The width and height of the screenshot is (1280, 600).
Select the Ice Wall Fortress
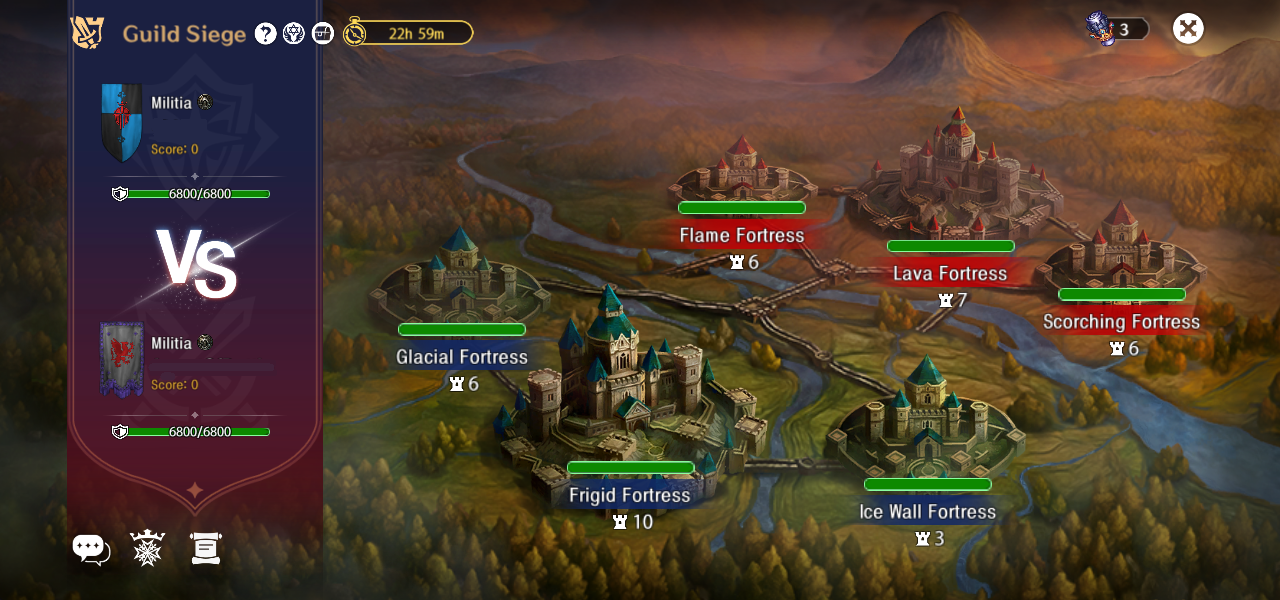927,425
